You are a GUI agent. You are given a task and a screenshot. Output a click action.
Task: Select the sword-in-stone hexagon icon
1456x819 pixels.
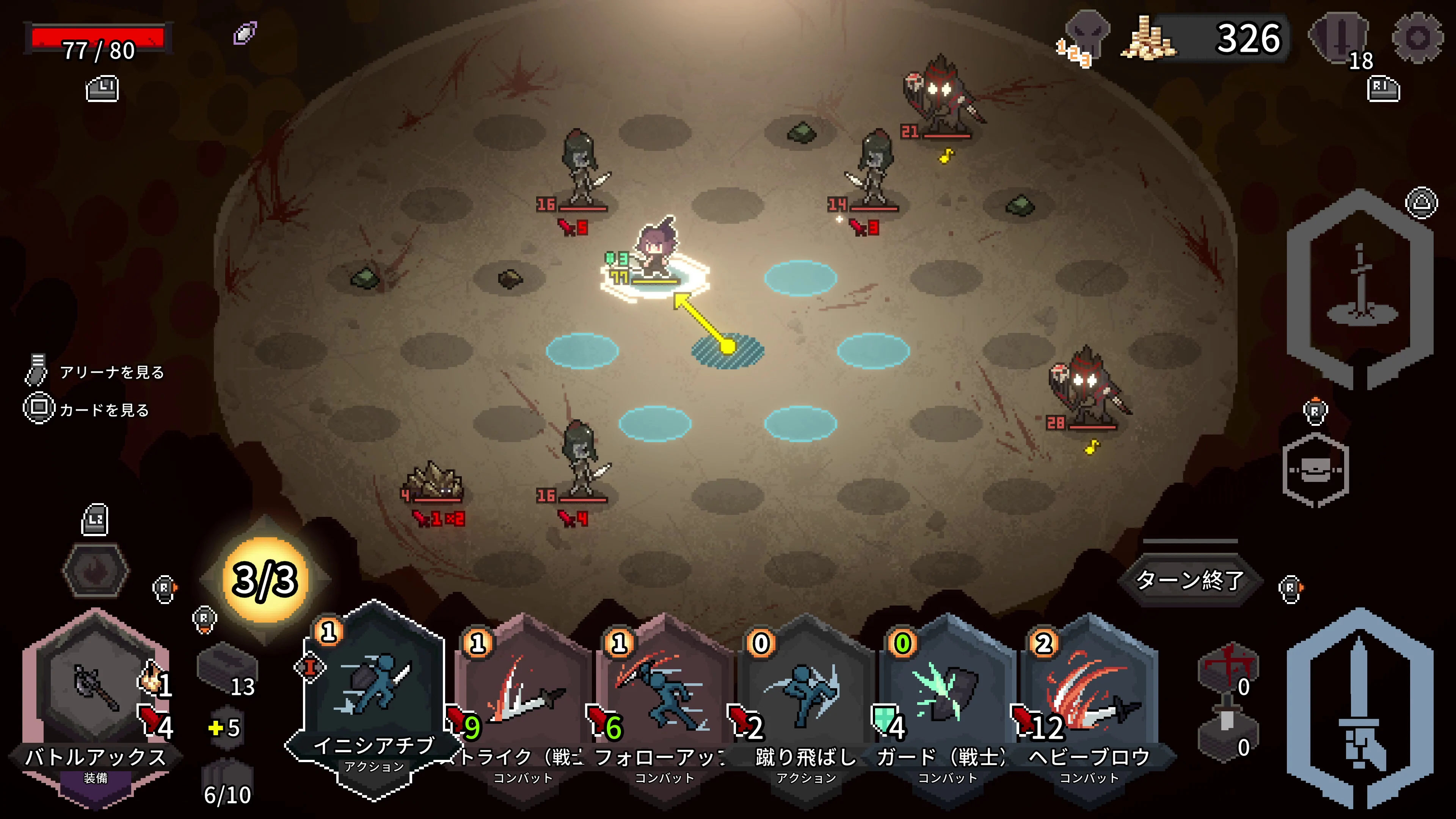click(x=1359, y=288)
